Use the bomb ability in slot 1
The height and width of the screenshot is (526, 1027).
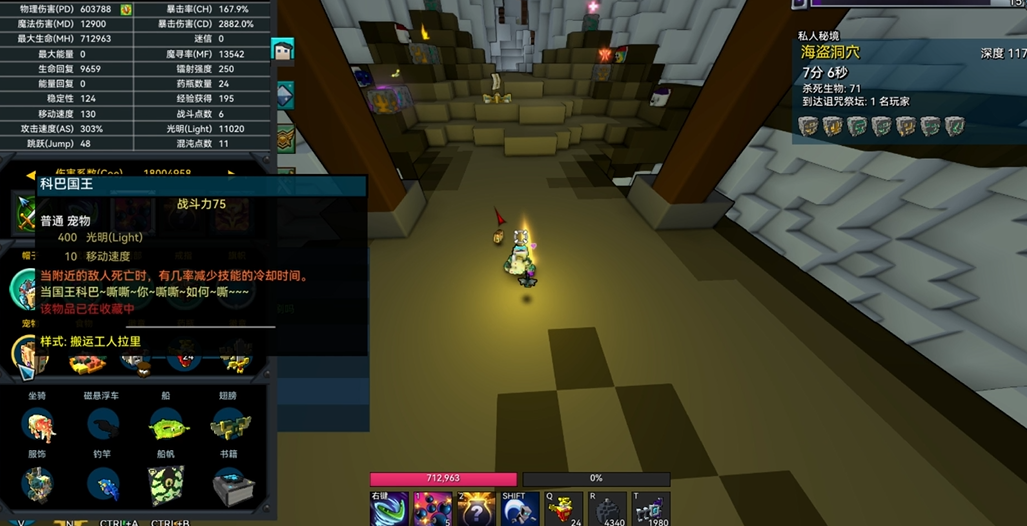click(x=433, y=508)
